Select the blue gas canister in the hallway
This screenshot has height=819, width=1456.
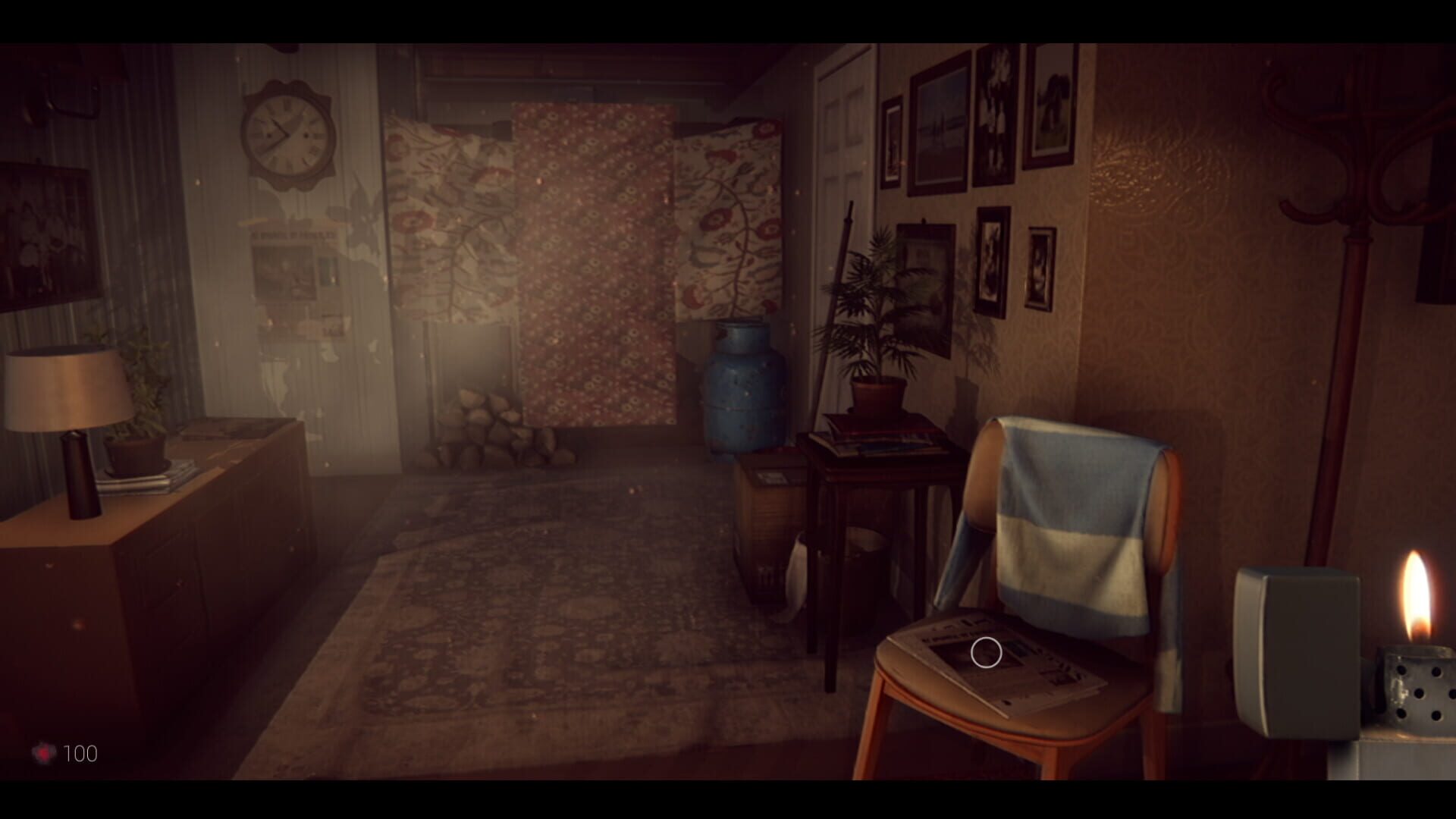pos(745,394)
